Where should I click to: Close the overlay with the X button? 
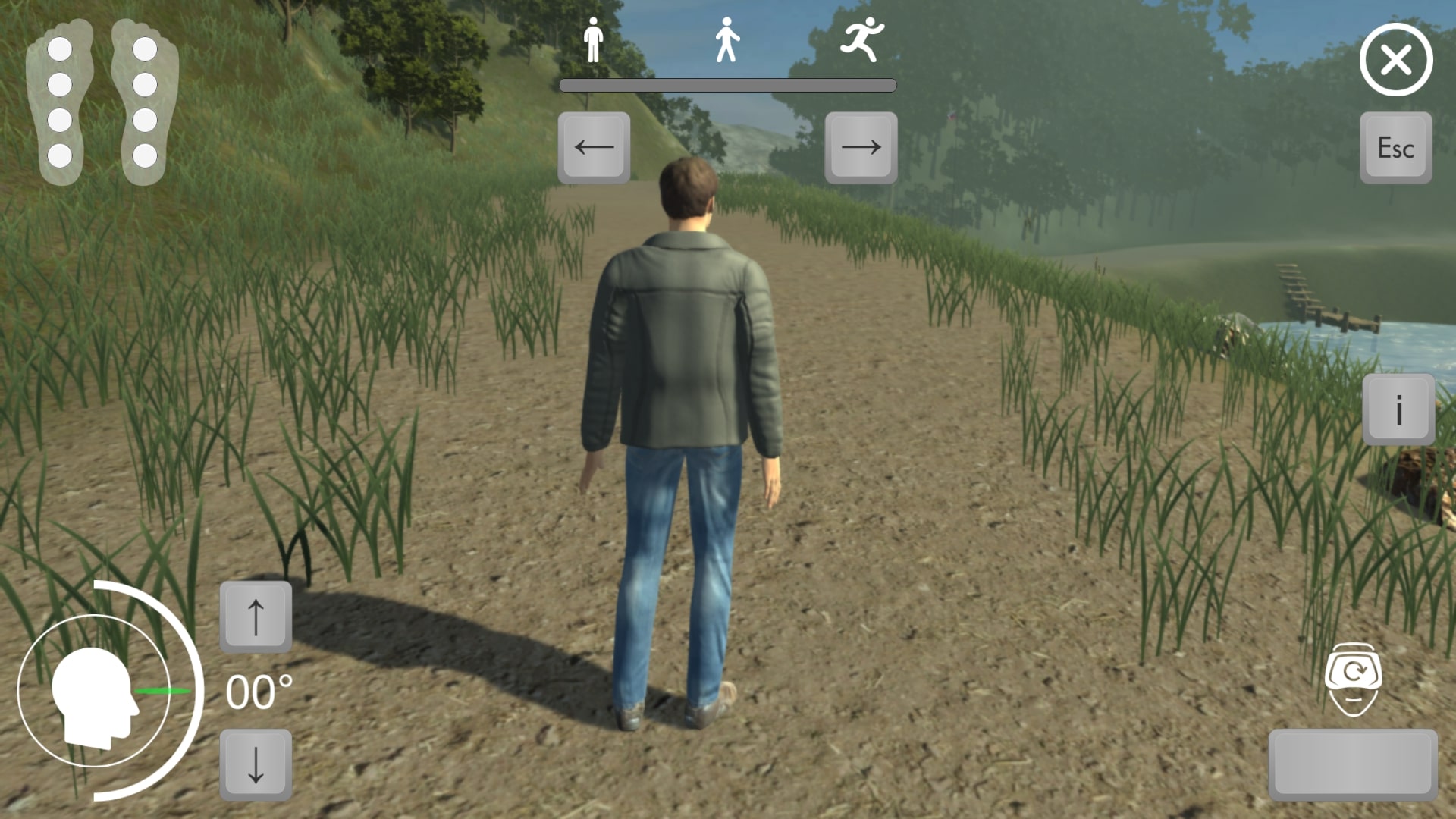1395,59
